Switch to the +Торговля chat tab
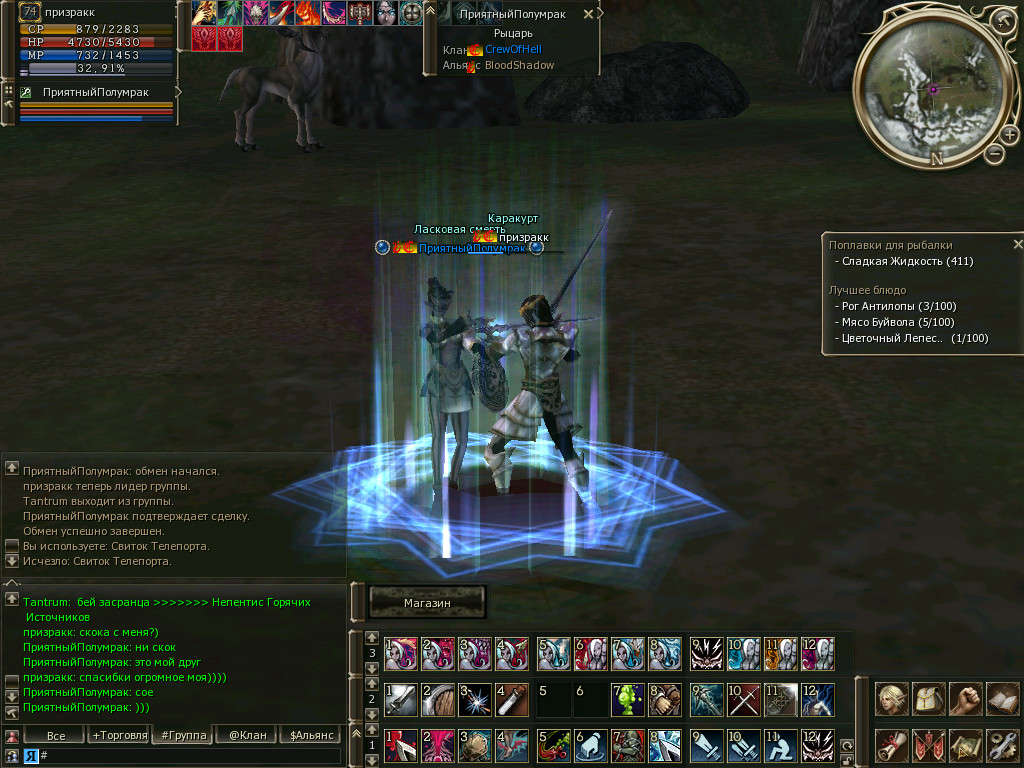This screenshot has width=1024, height=768. pos(119,735)
